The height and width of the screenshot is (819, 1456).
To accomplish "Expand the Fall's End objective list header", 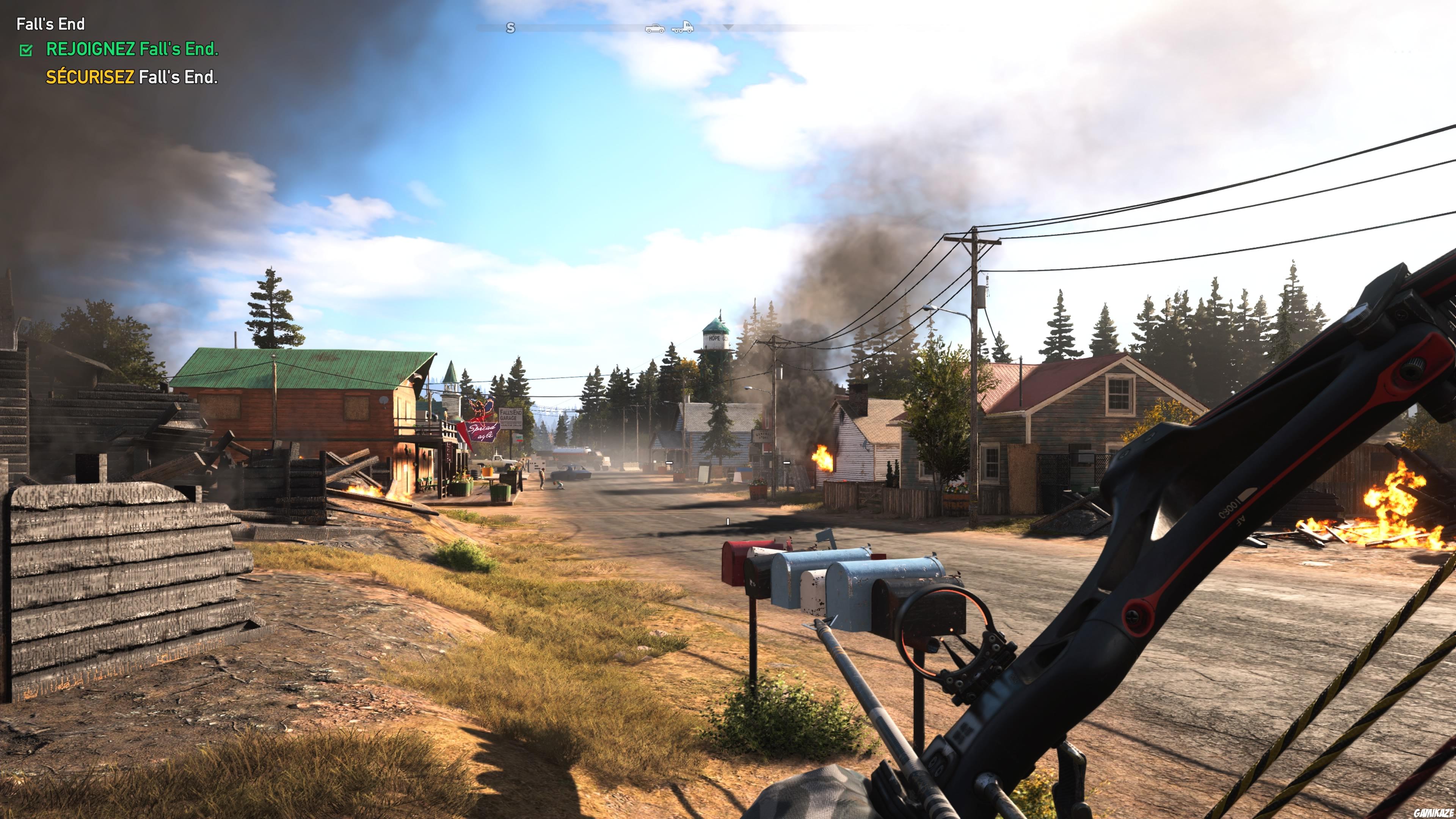I will pyautogui.click(x=51, y=24).
